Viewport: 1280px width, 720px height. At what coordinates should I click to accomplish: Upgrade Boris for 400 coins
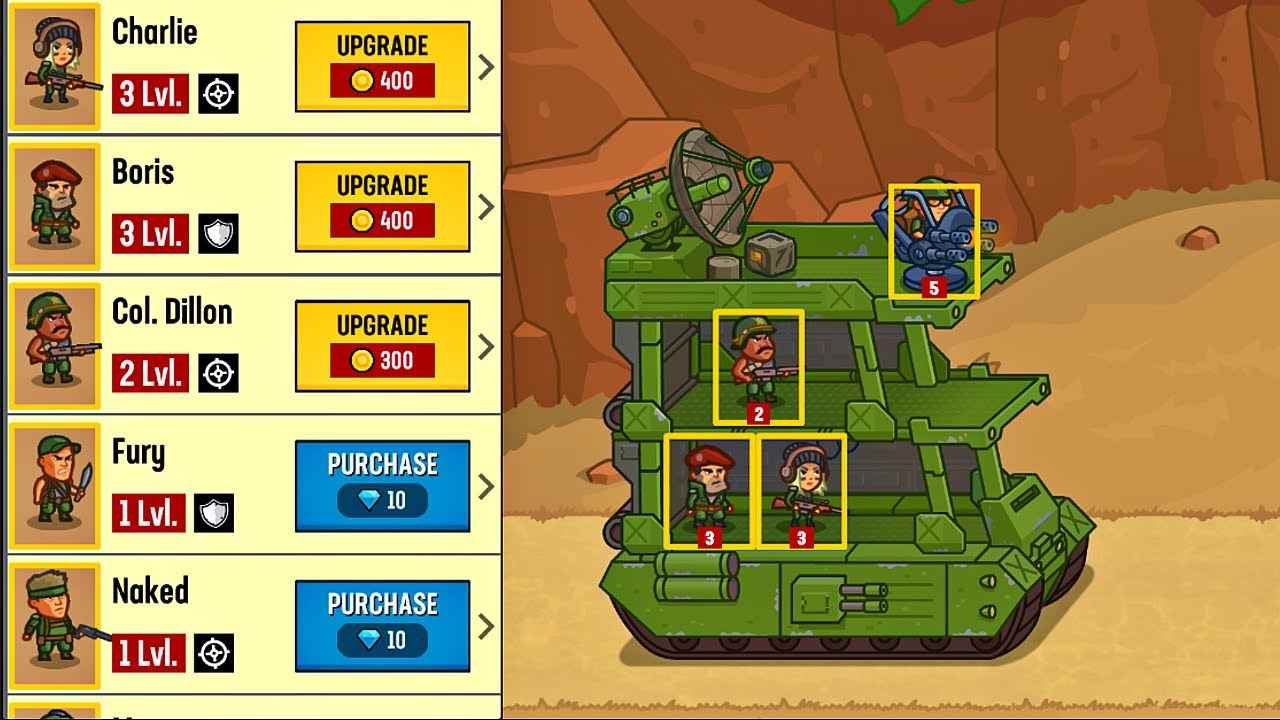(381, 204)
